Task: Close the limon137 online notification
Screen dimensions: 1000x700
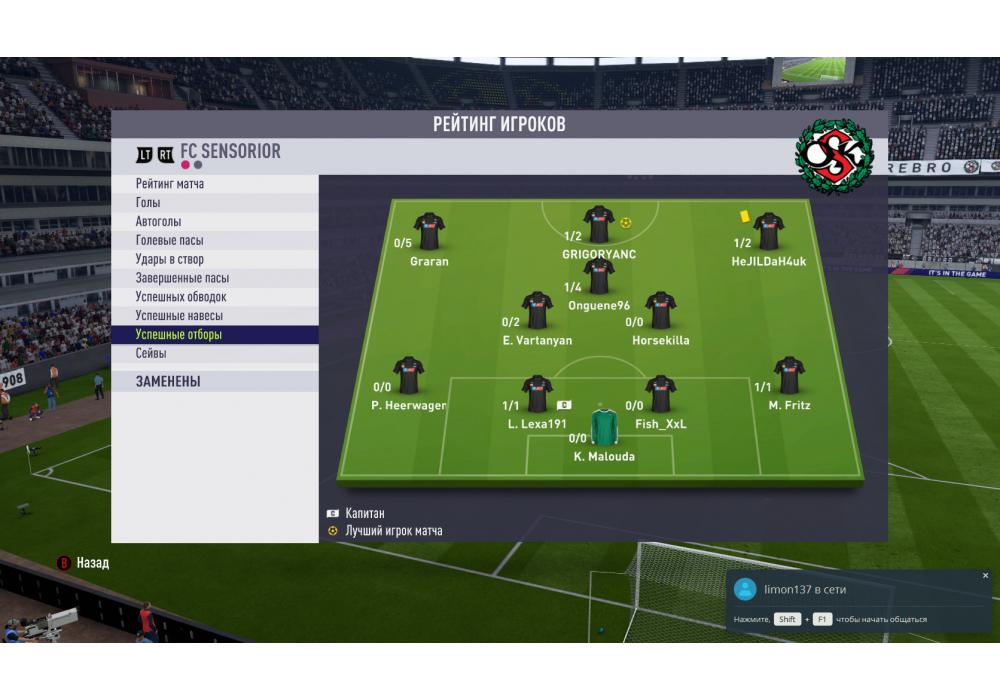Action: coord(985,576)
